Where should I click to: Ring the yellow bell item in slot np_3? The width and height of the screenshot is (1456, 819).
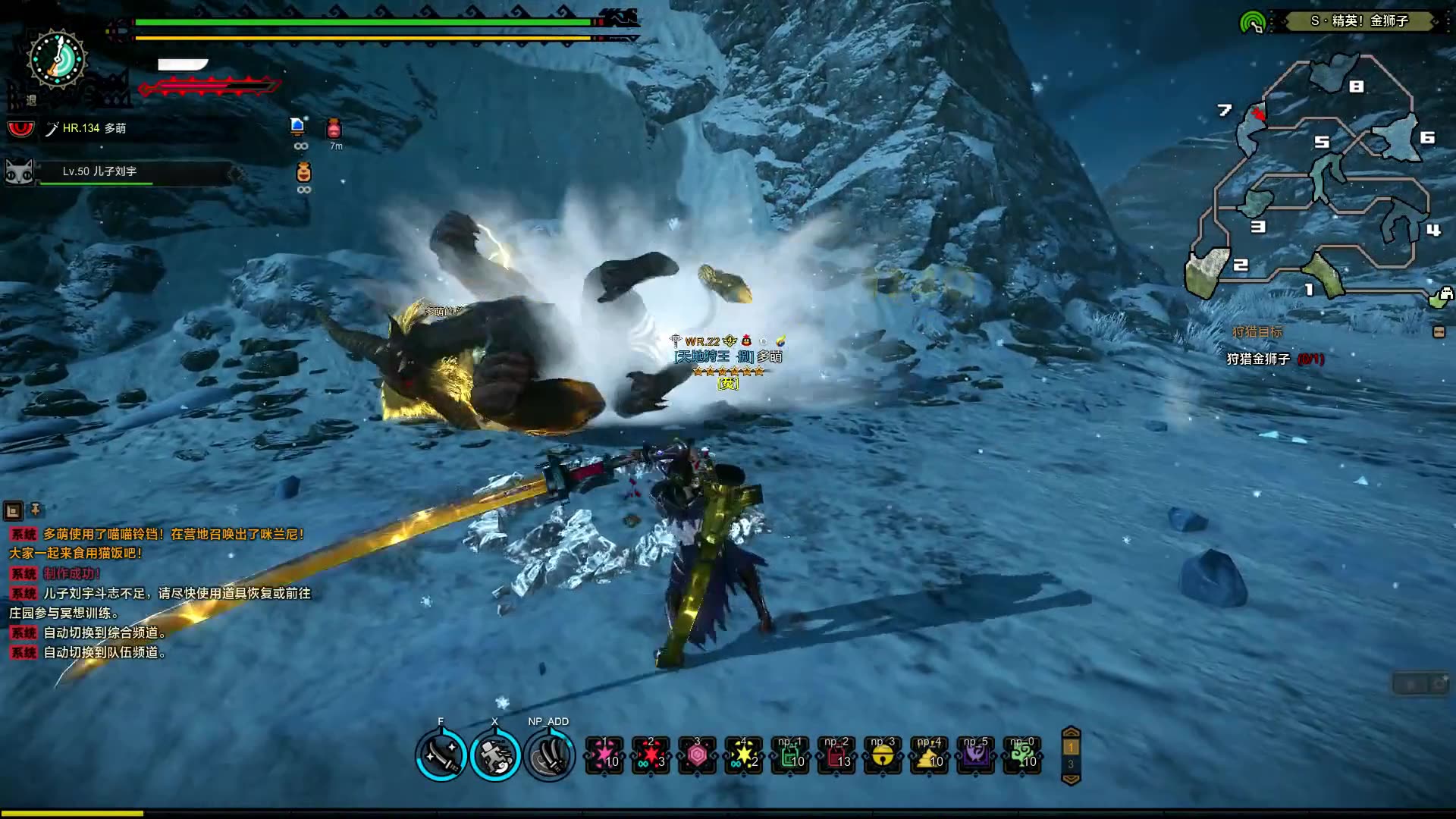pos(883,755)
